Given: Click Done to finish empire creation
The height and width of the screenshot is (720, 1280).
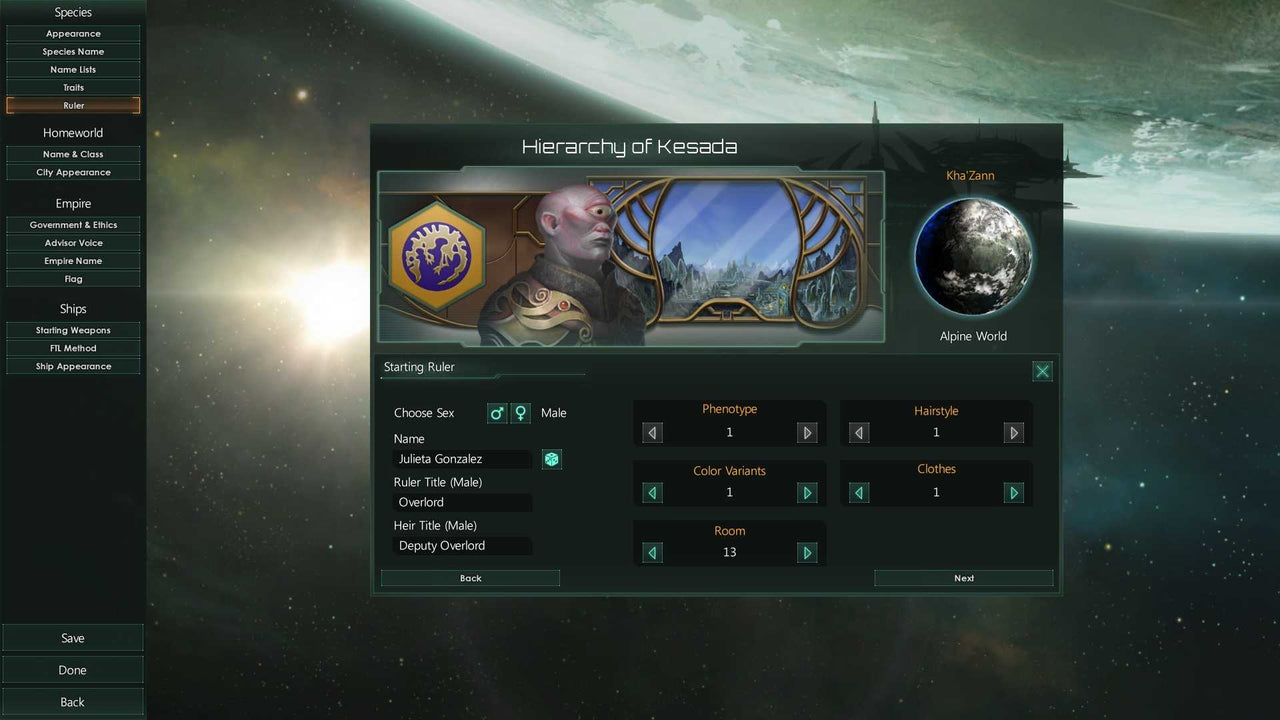Looking at the screenshot, I should [x=73, y=669].
